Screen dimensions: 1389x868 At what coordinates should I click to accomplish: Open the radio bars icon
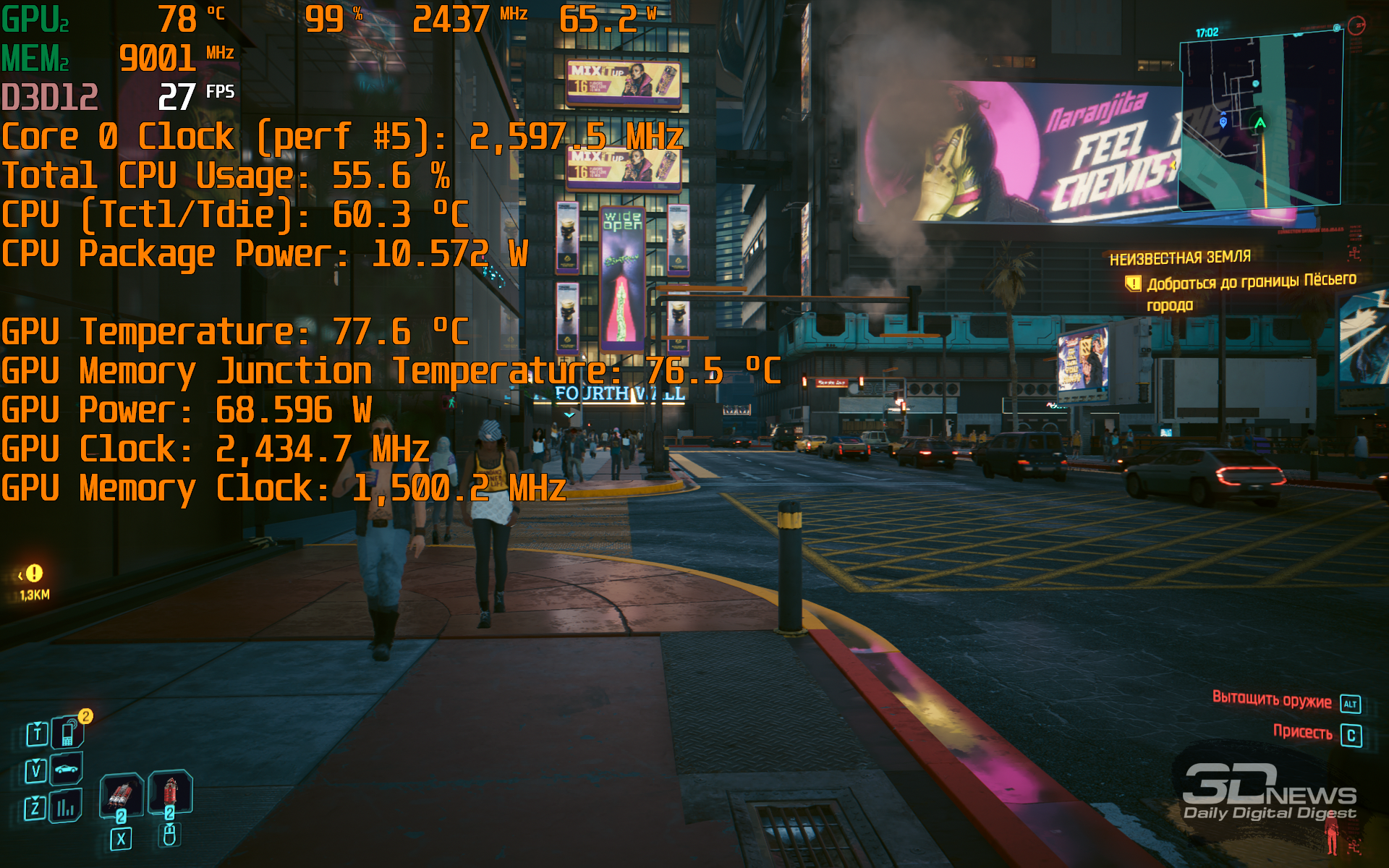(x=66, y=807)
